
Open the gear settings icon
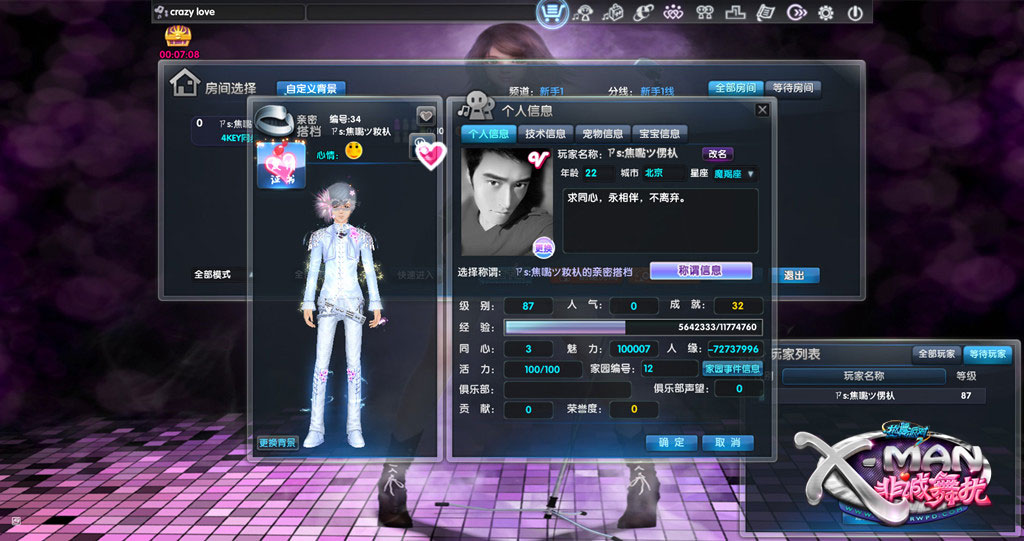point(826,13)
